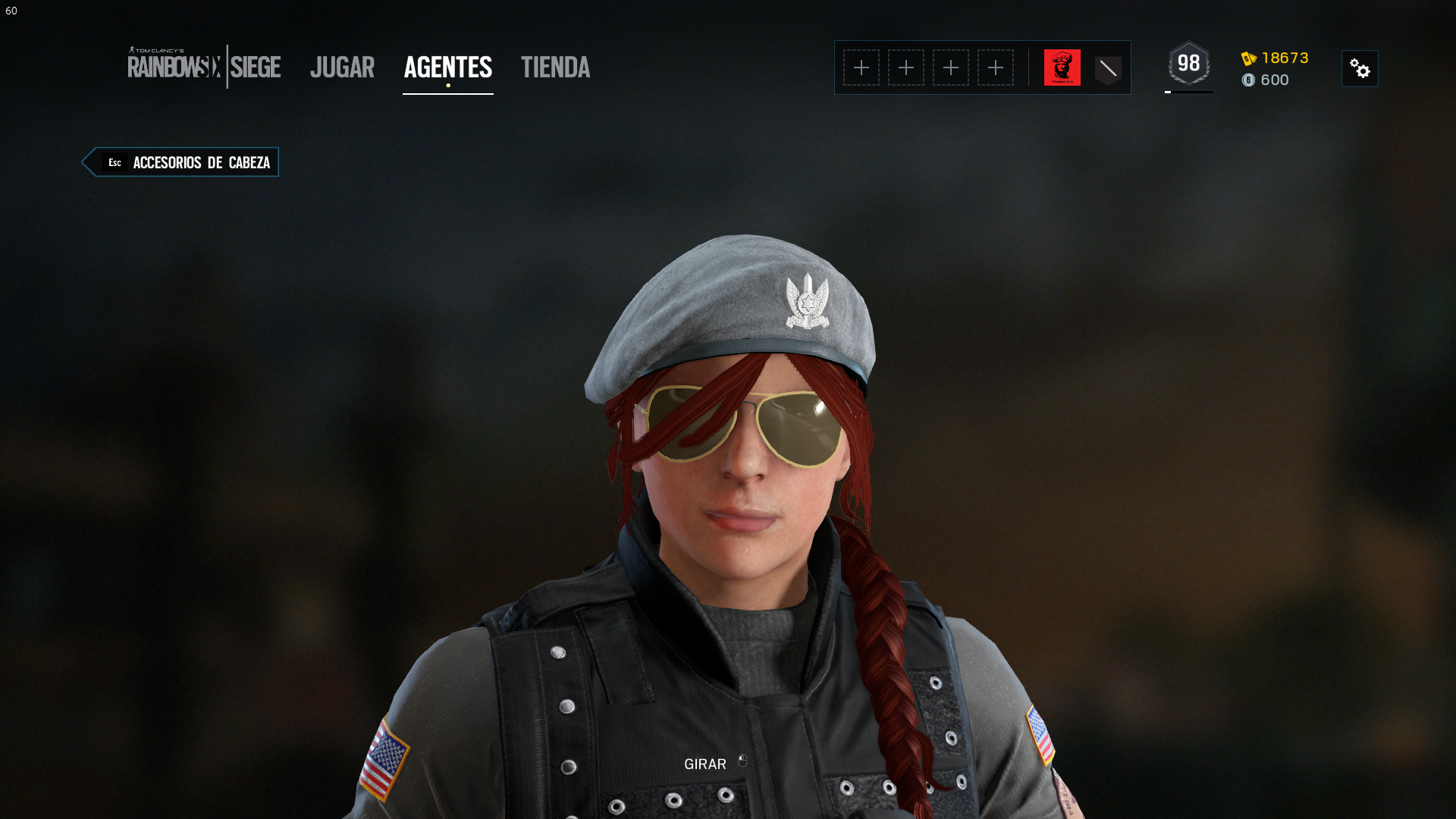The height and width of the screenshot is (819, 1456).
Task: Click the Rainbow Six Siege logo
Action: (204, 67)
